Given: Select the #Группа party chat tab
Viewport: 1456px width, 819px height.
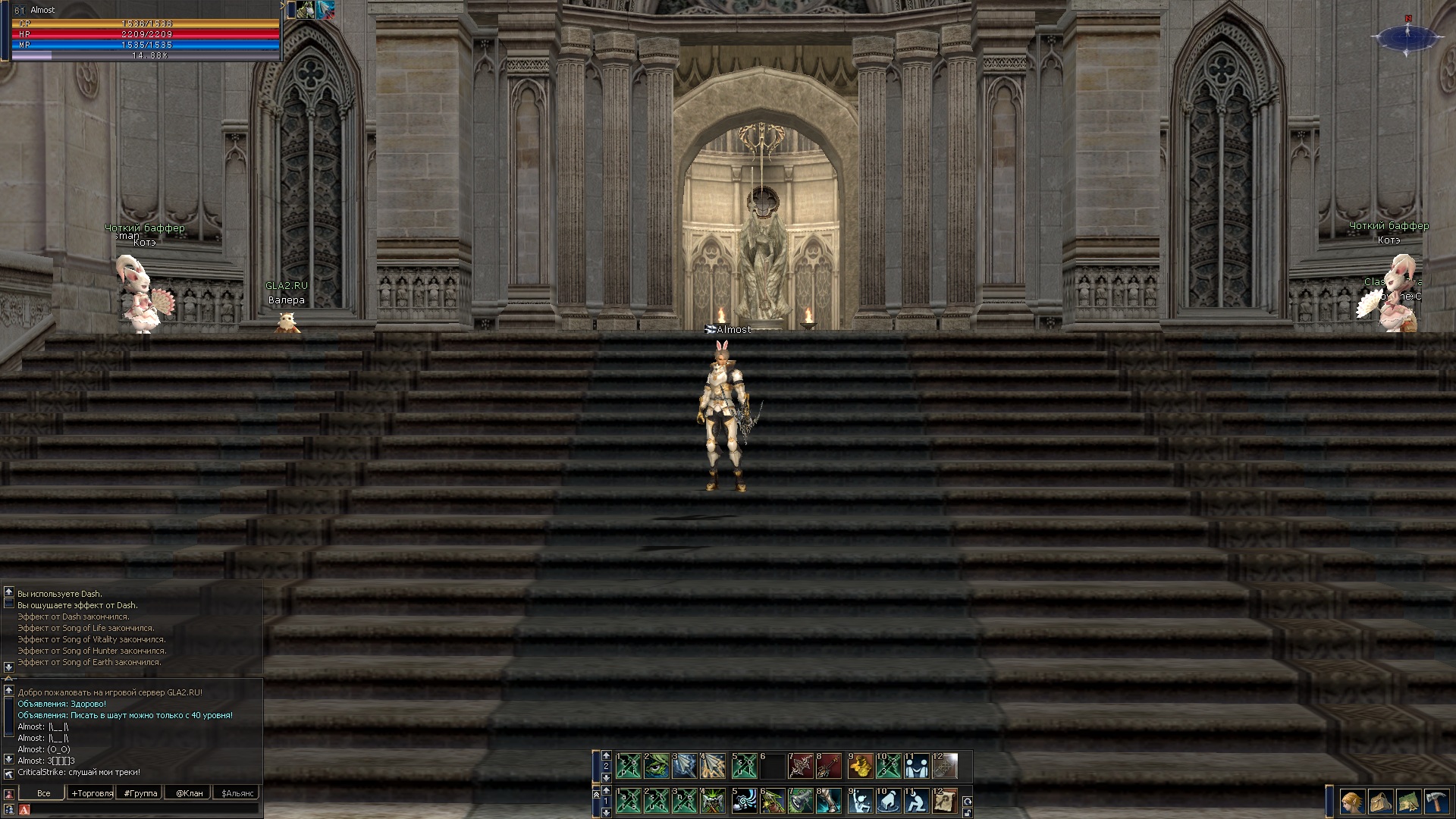Looking at the screenshot, I should pos(140,793).
